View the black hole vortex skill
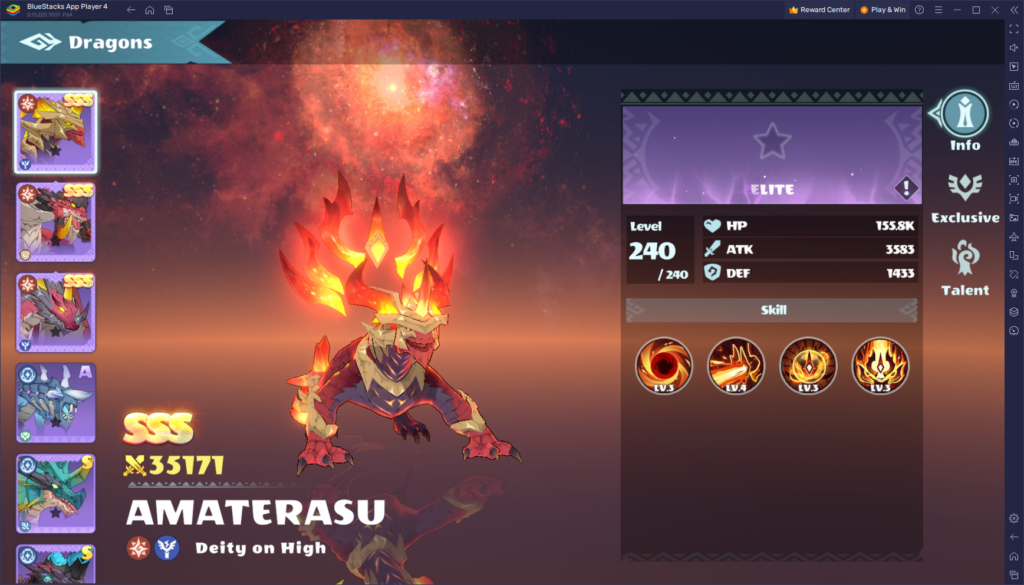Image resolution: width=1024 pixels, height=585 pixels. 664,365
